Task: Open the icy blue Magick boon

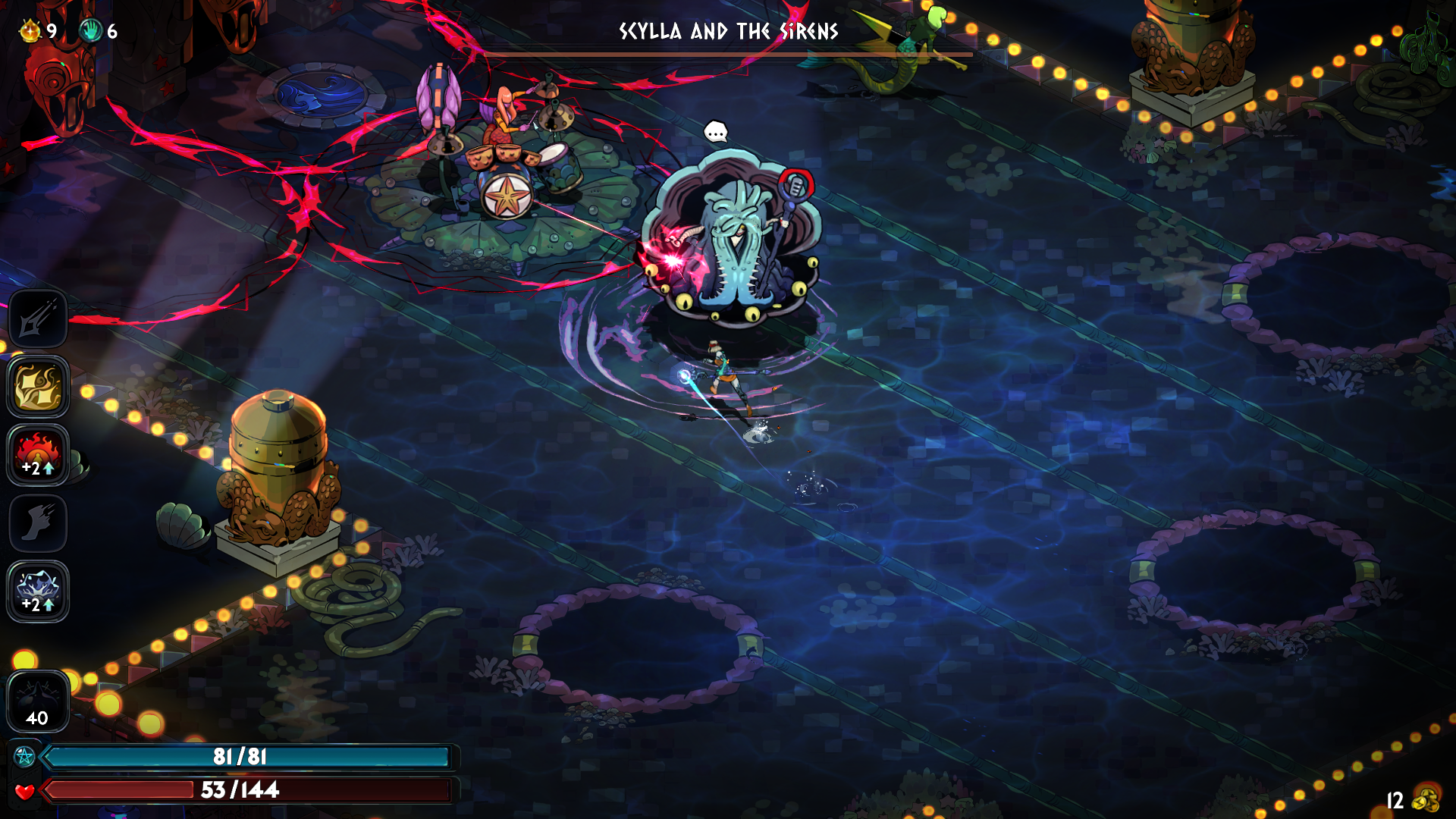Action: [38, 591]
